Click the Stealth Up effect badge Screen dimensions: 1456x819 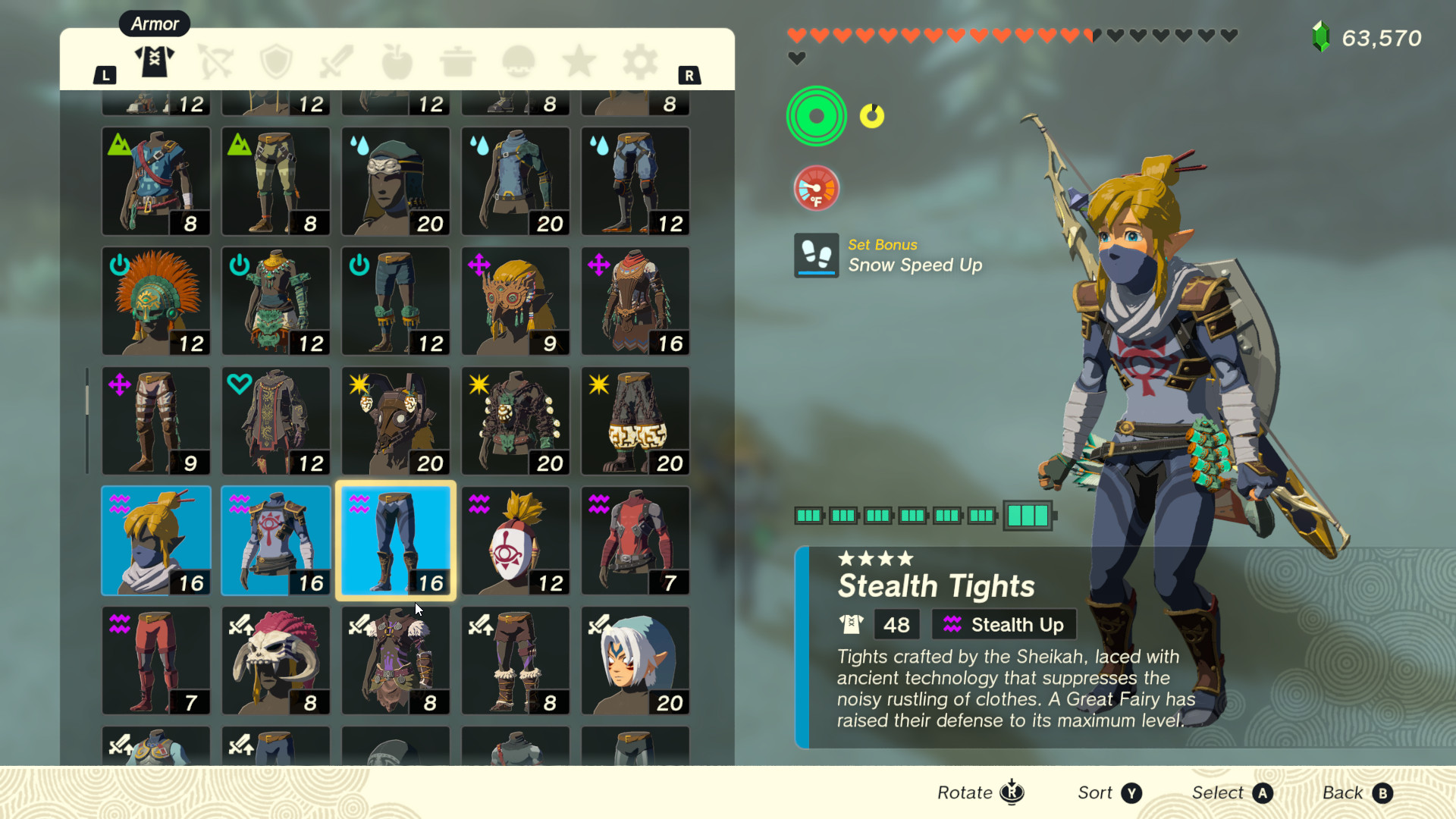coord(1003,624)
